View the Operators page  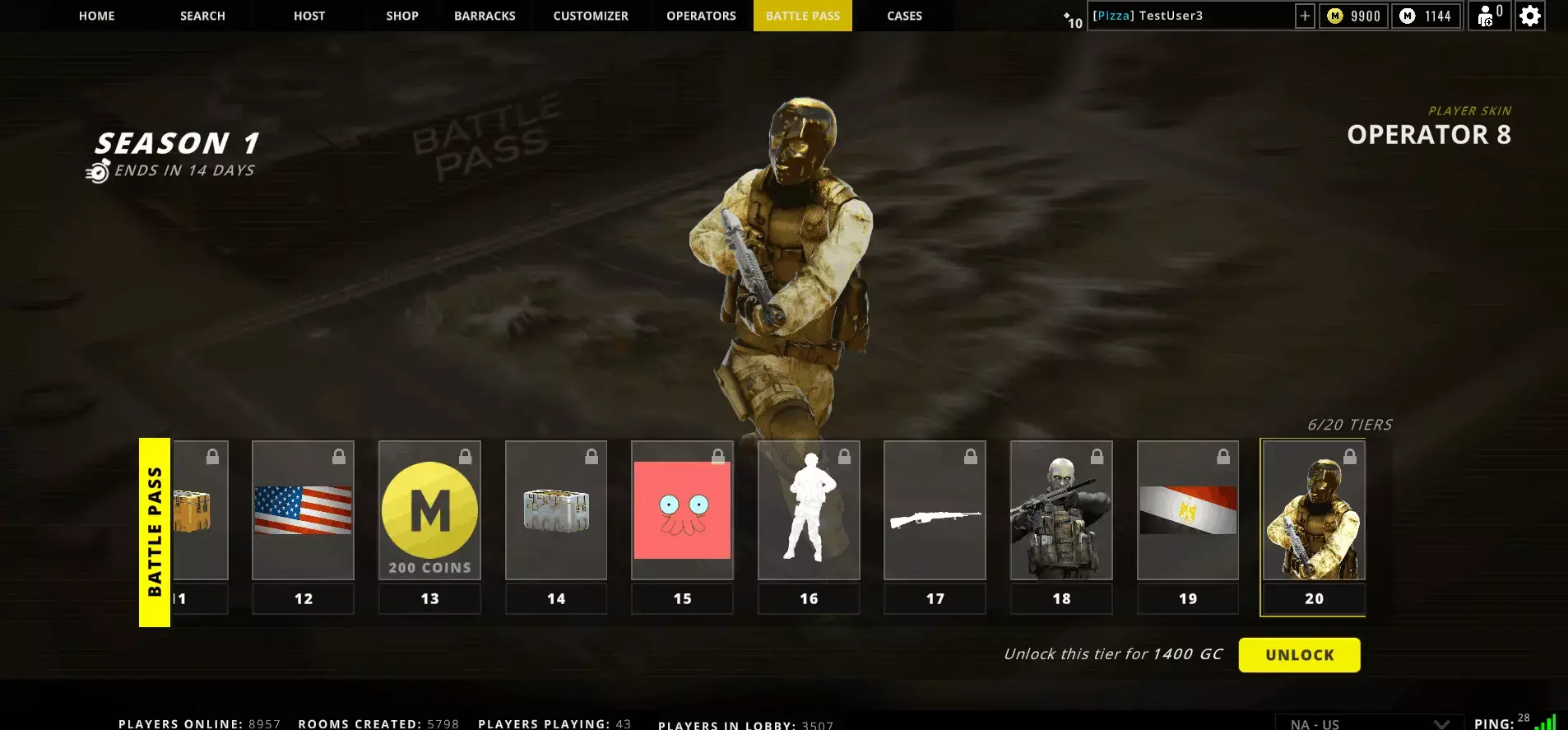tap(701, 16)
